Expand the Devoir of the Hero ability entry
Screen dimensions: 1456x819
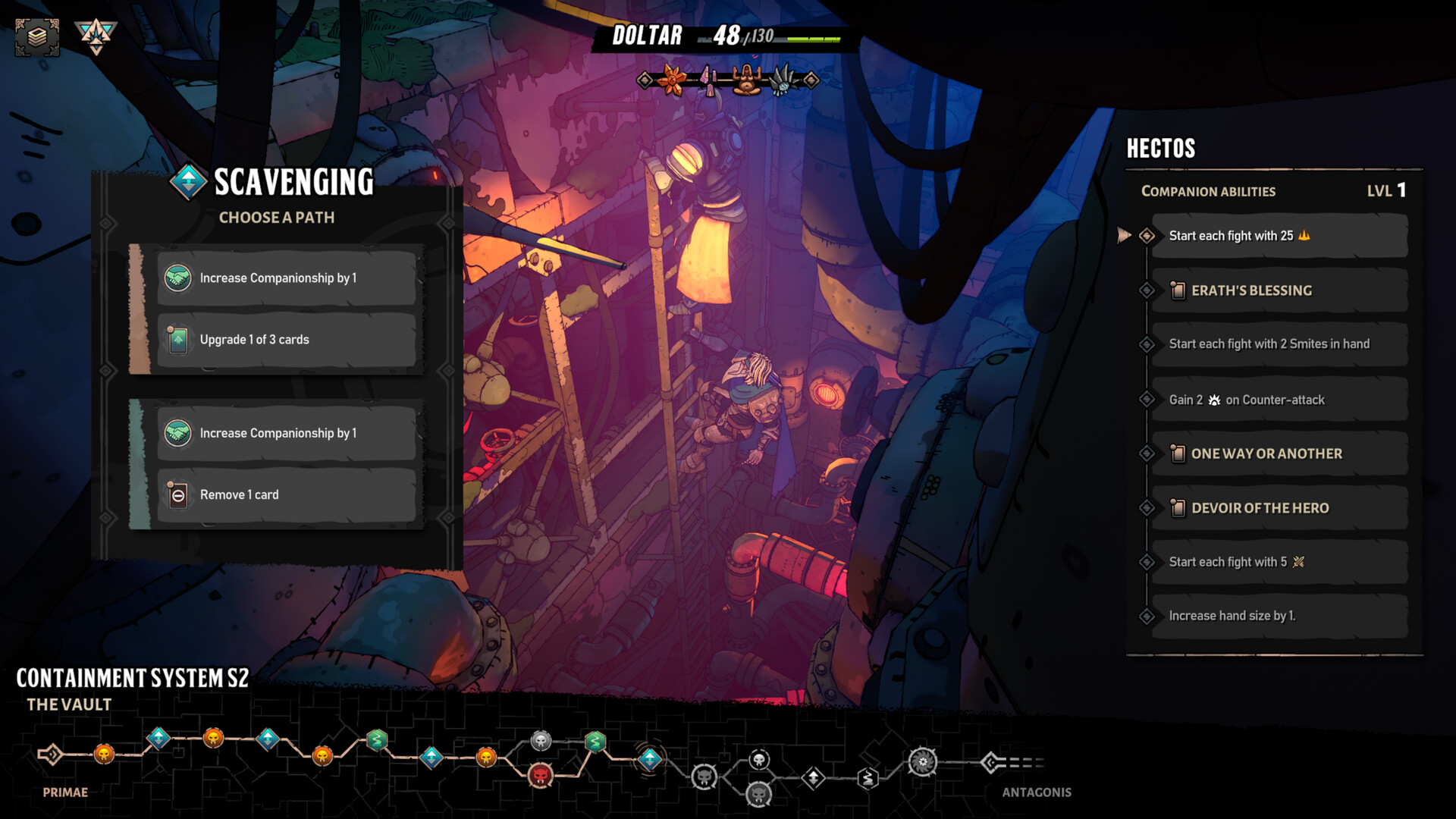point(1279,507)
